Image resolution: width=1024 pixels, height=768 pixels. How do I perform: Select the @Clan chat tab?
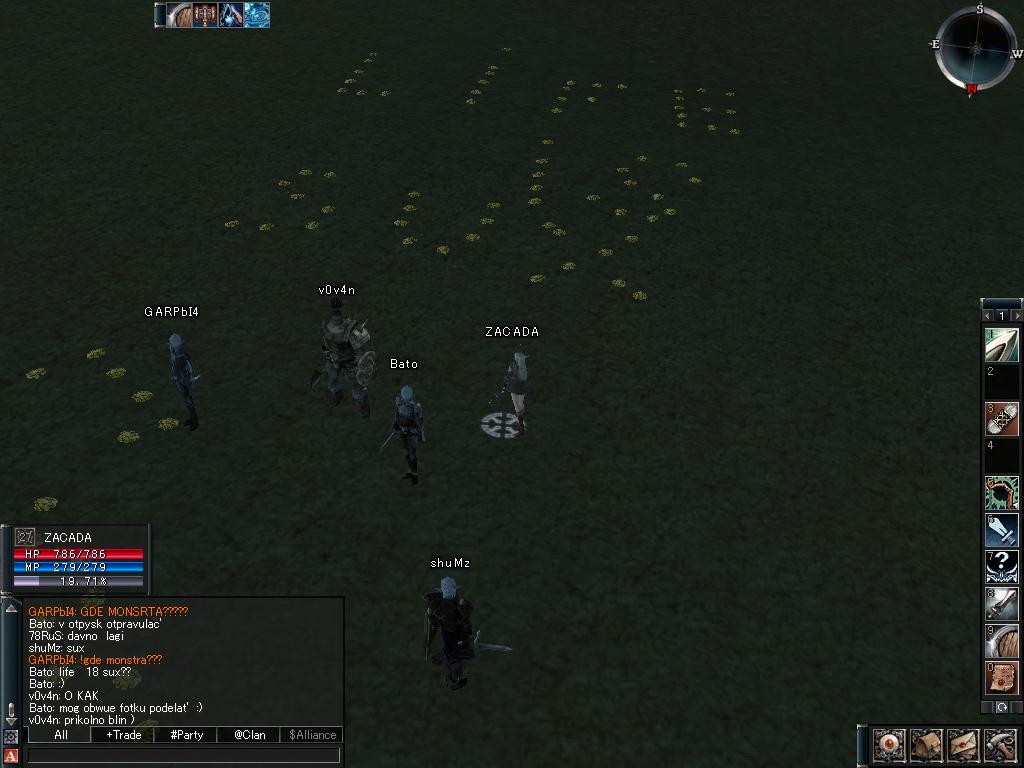pos(249,735)
